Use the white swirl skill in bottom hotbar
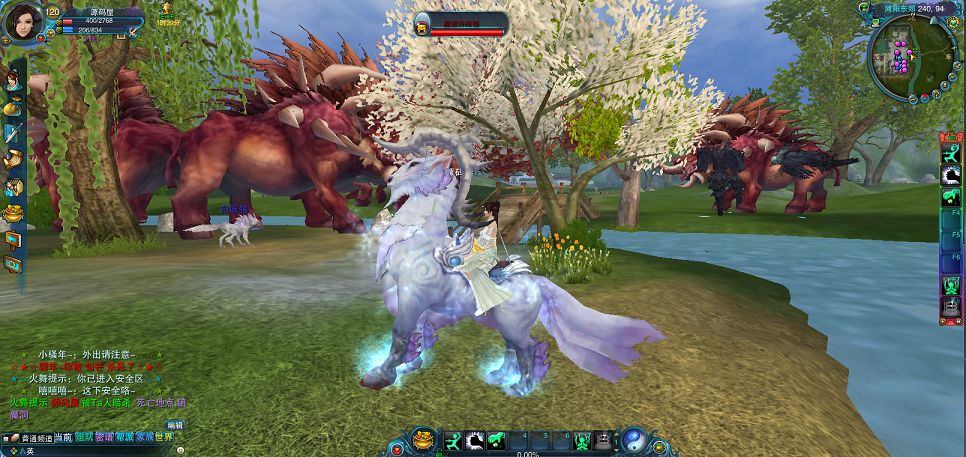 (474, 440)
